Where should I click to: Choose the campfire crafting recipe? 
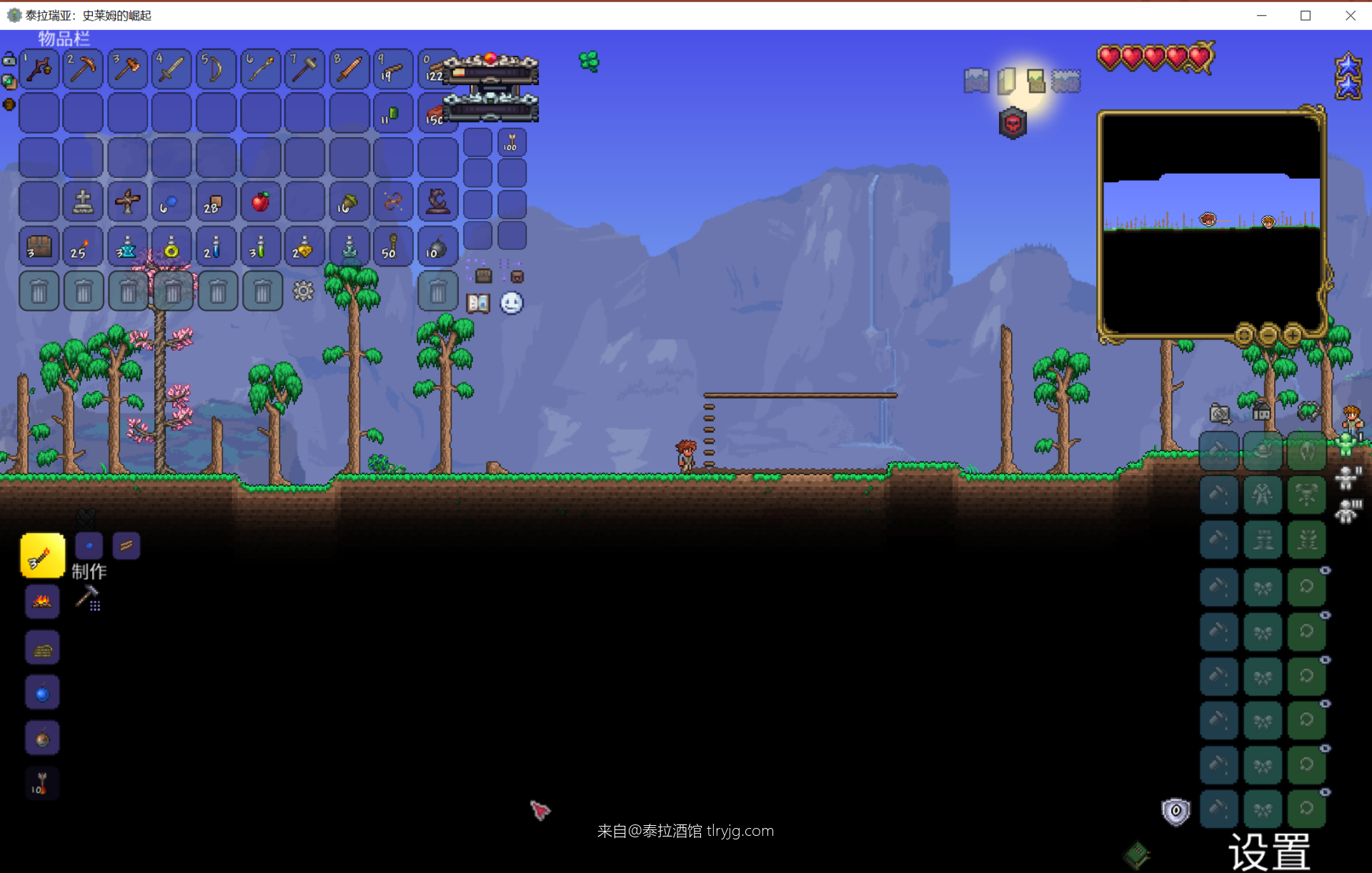click(x=42, y=601)
